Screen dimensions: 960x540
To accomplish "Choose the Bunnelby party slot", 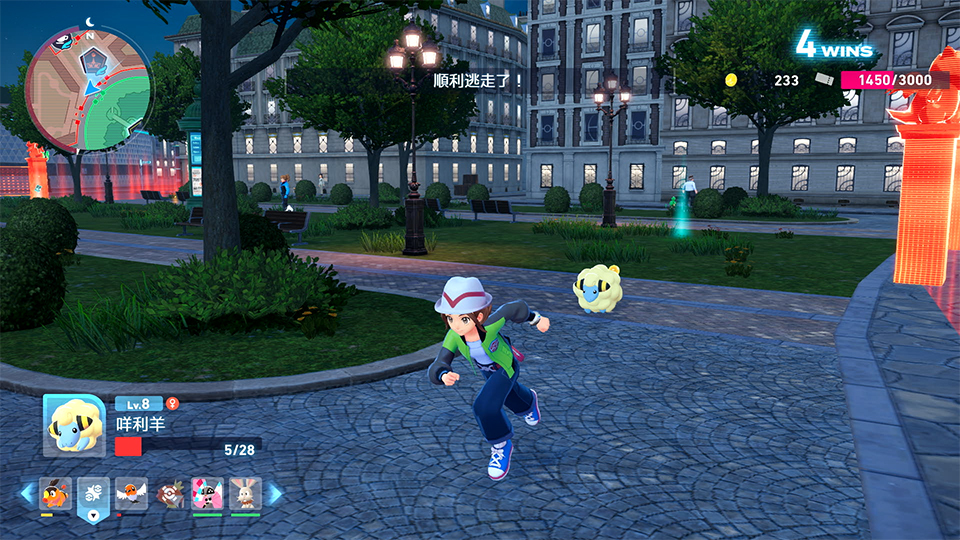I will [x=245, y=493].
